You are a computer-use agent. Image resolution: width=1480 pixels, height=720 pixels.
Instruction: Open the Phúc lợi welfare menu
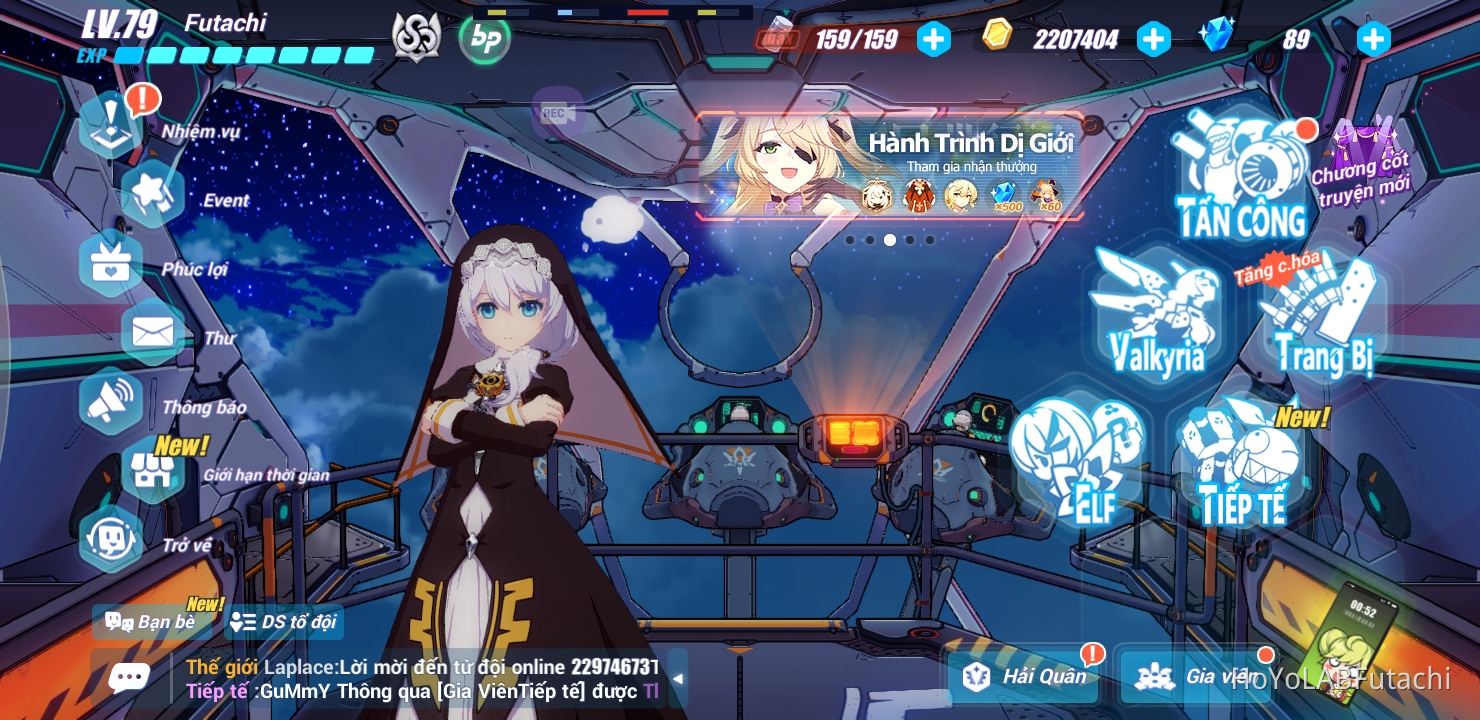(110, 262)
